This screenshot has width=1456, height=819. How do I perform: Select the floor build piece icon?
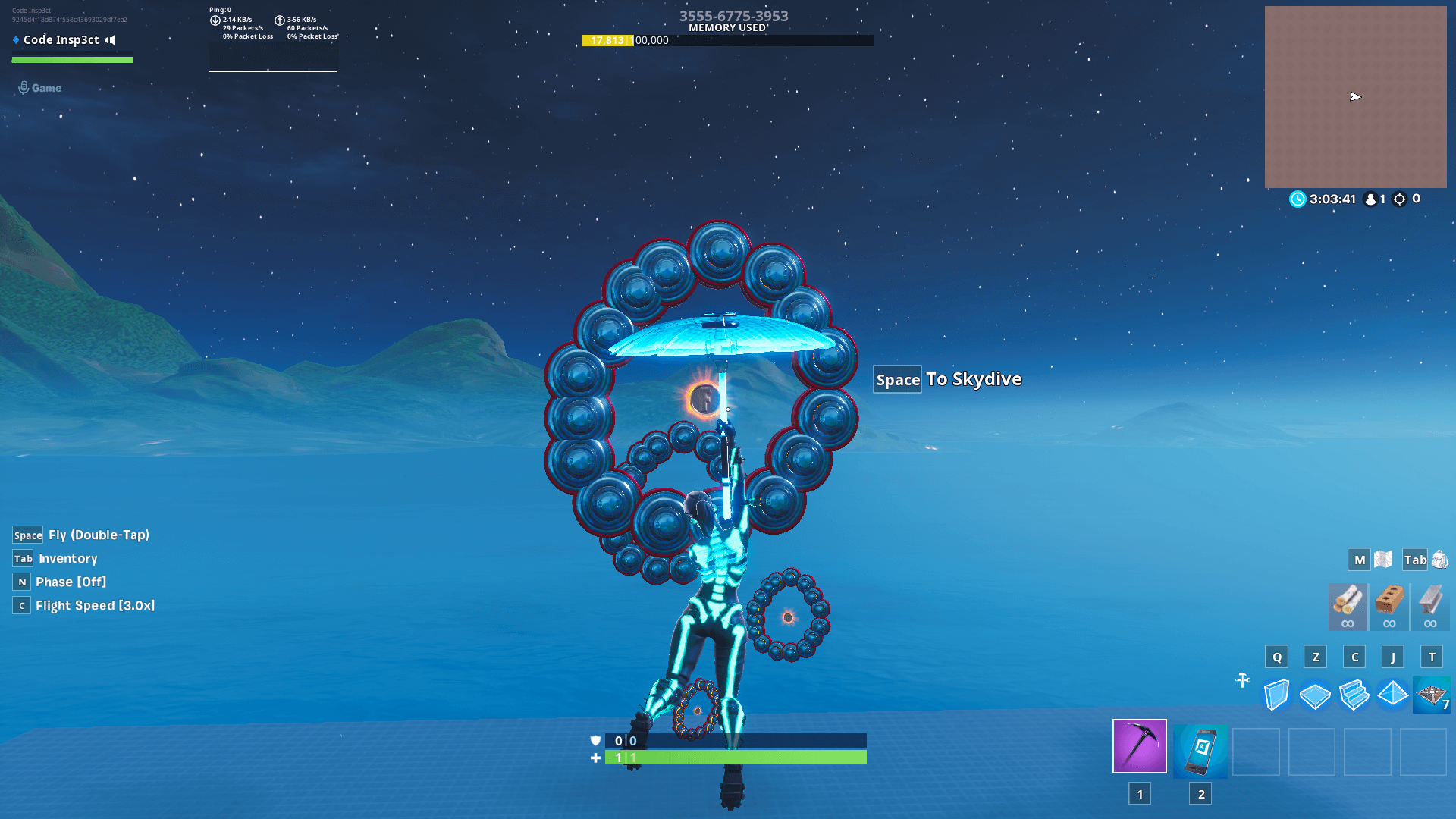(x=1316, y=694)
